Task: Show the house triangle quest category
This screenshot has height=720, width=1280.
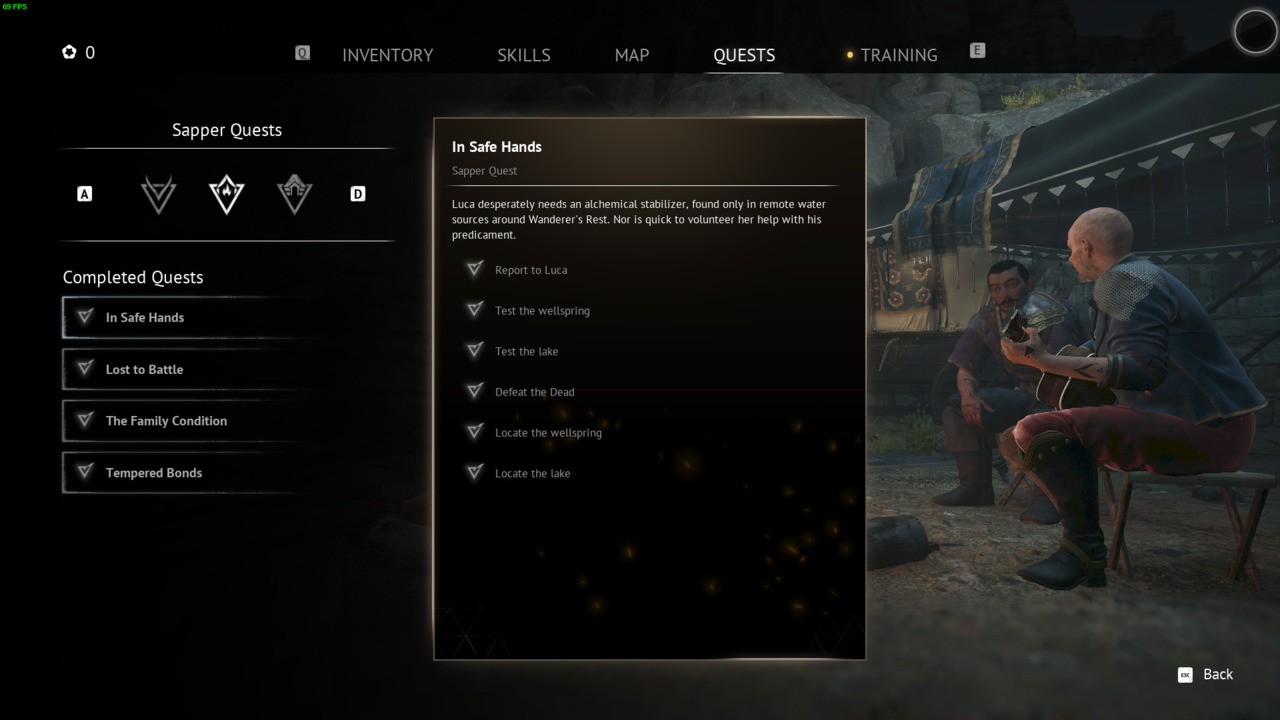Action: 295,194
